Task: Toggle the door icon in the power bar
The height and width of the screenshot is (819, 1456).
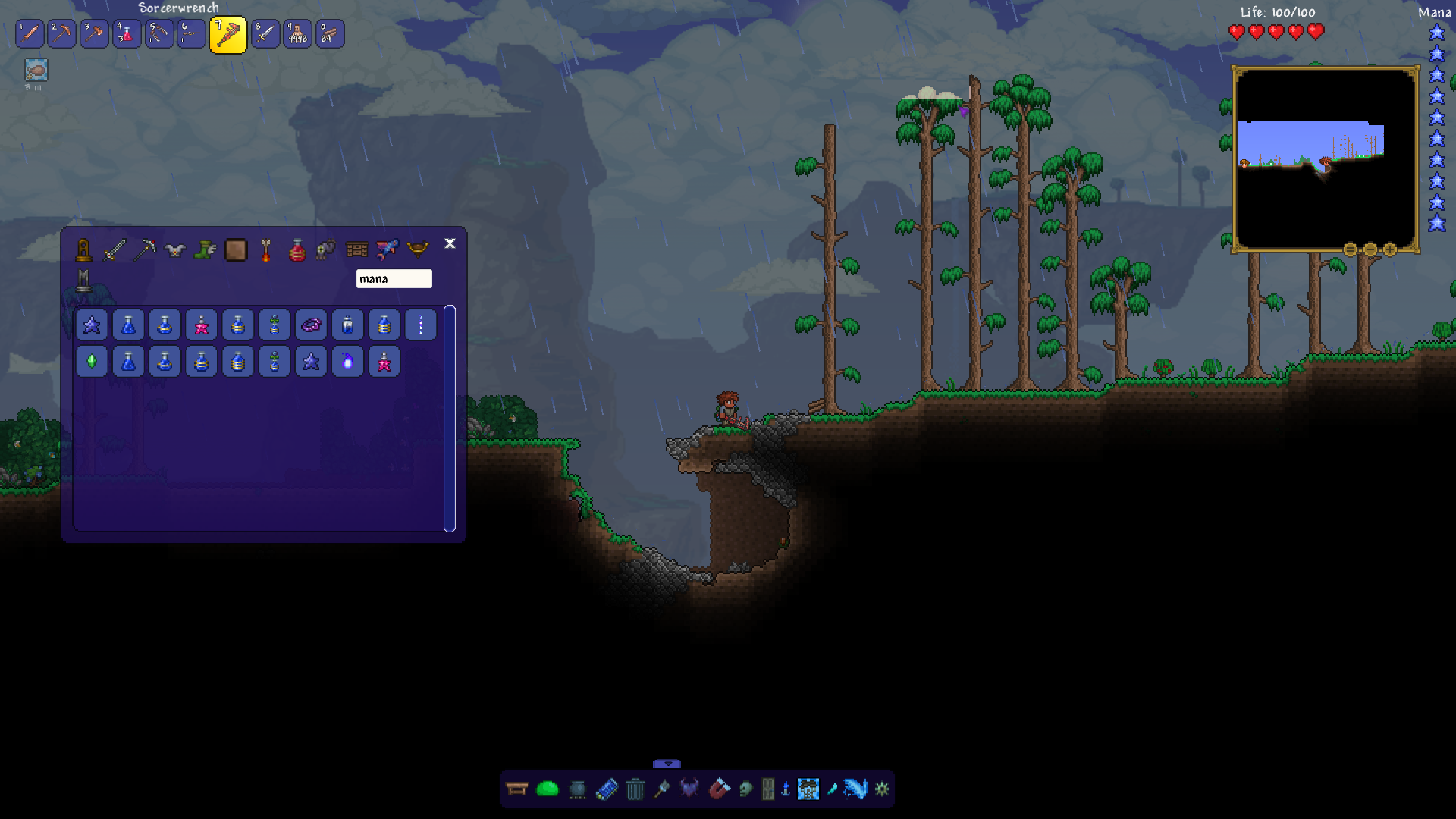Action: click(x=768, y=789)
